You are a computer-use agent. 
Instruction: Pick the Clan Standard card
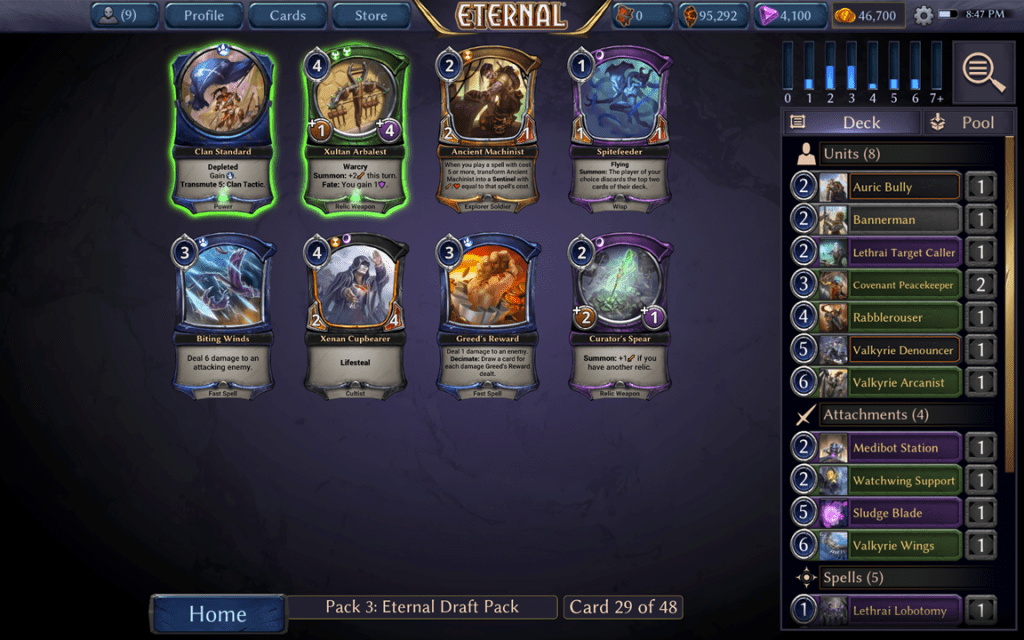point(222,130)
